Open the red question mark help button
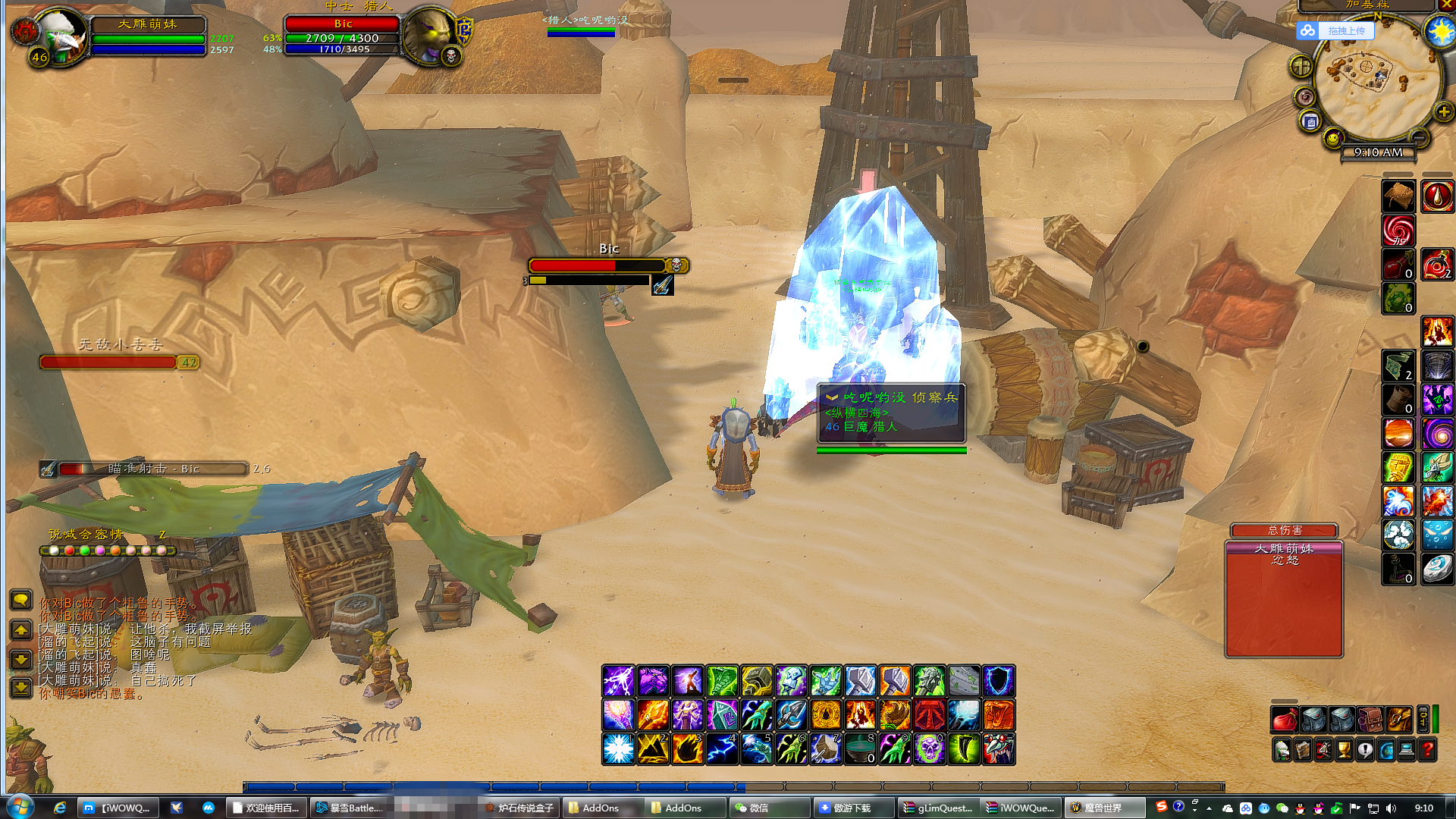1456x819 pixels. tap(1427, 750)
